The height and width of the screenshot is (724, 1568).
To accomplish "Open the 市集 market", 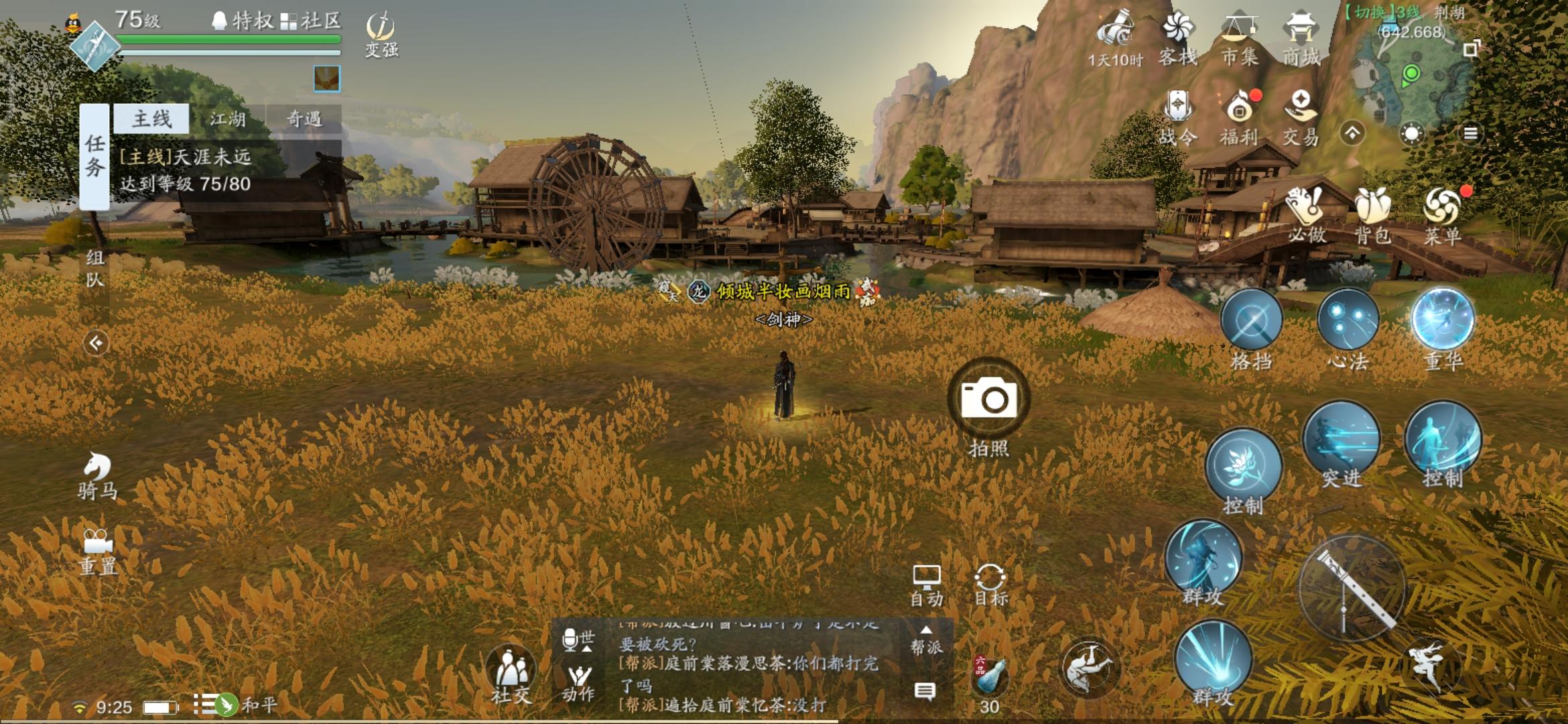I will 1239,39.
